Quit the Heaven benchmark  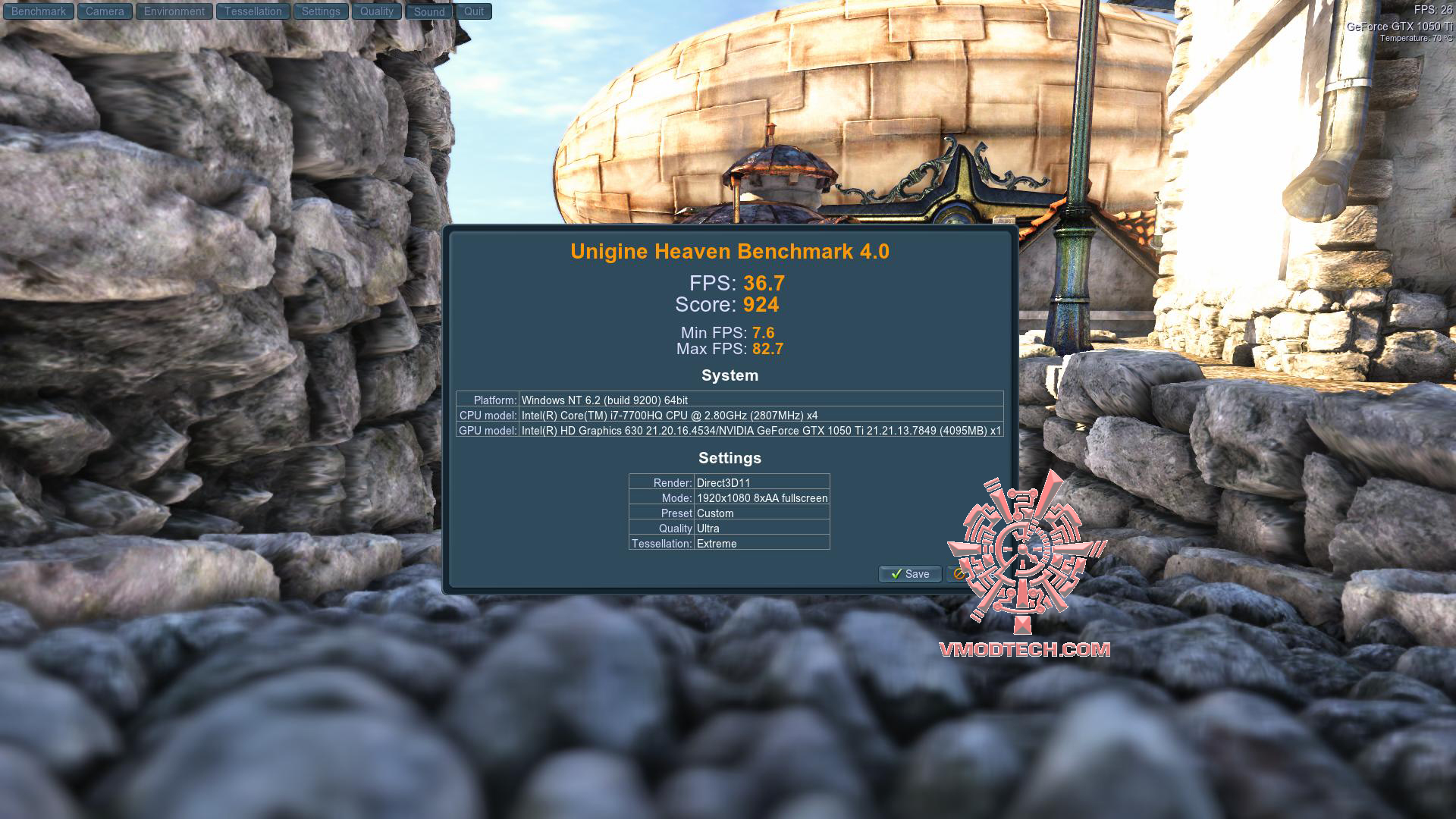tap(474, 11)
